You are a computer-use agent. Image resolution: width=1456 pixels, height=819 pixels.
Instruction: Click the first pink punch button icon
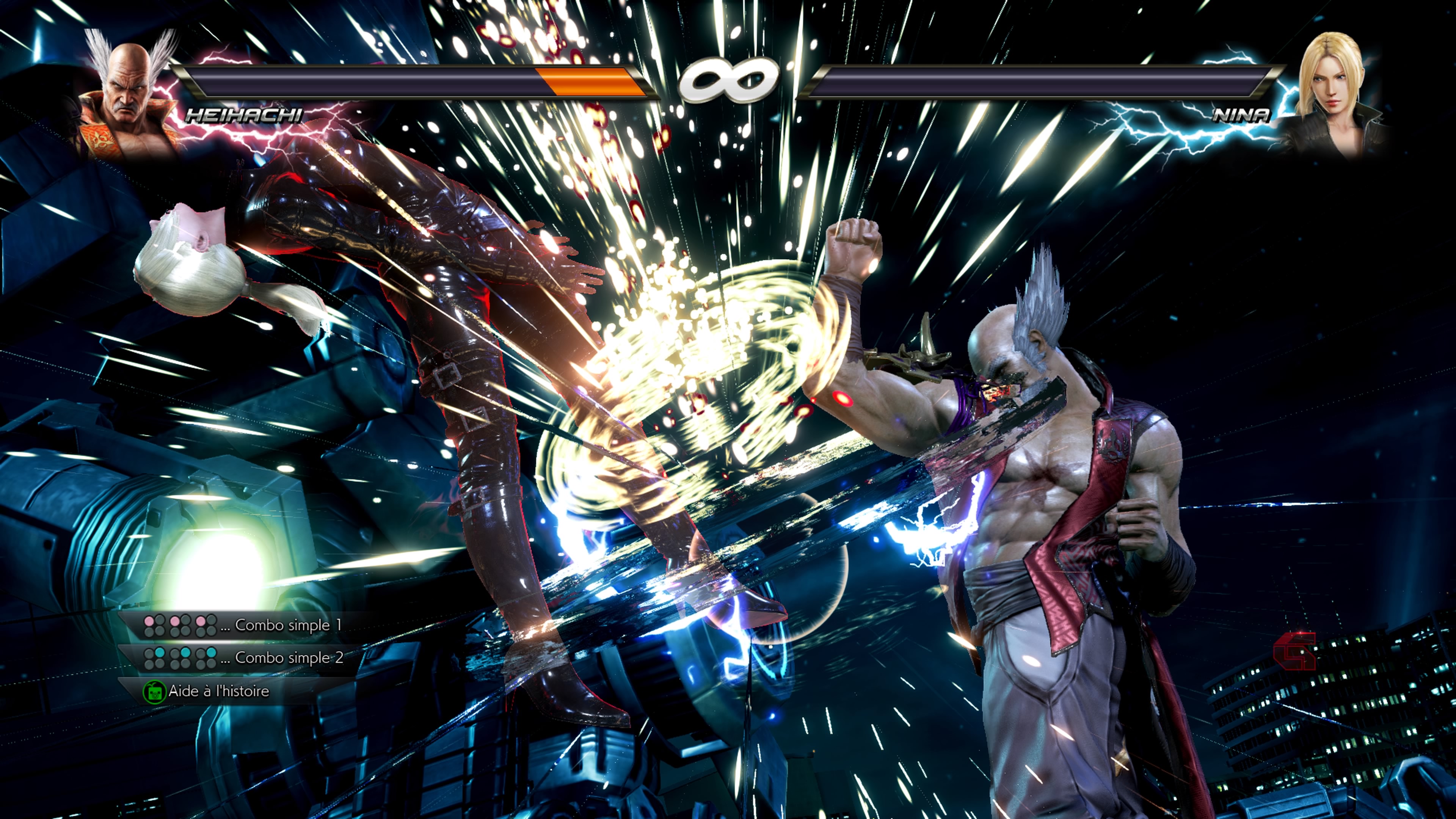click(149, 622)
